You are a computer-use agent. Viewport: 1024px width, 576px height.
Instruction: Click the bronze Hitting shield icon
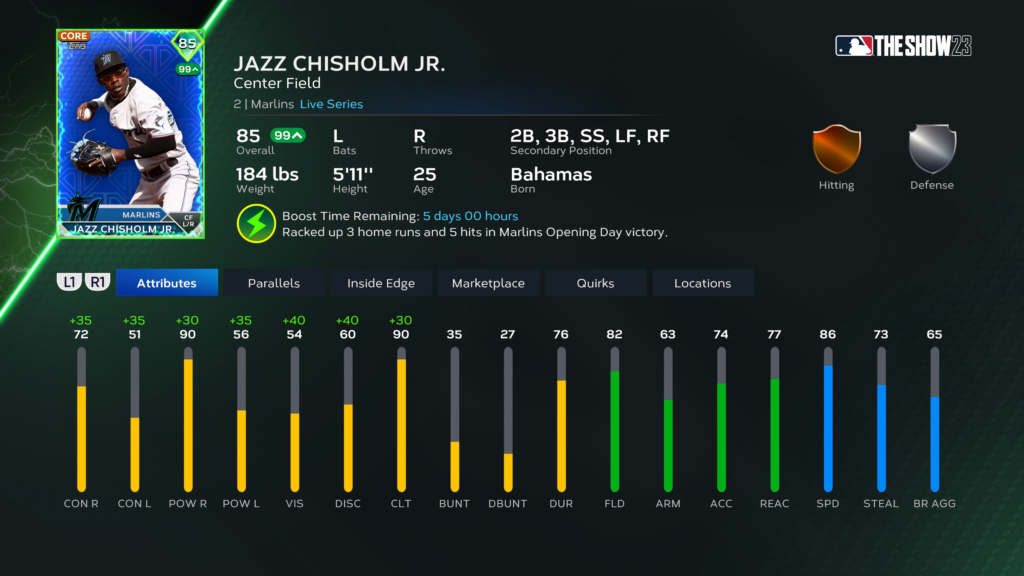pyautogui.click(x=836, y=149)
